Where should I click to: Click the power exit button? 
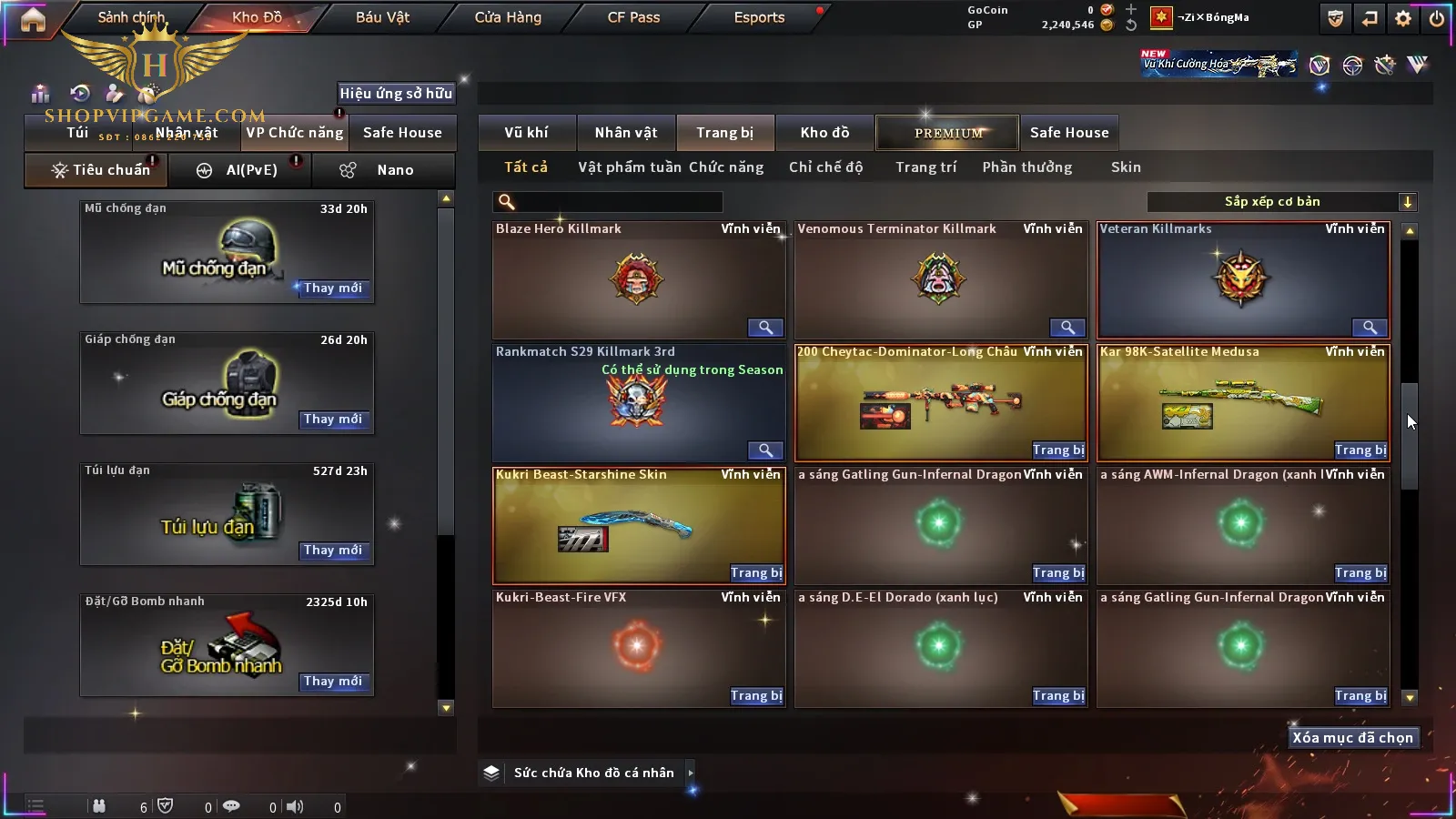[1436, 18]
